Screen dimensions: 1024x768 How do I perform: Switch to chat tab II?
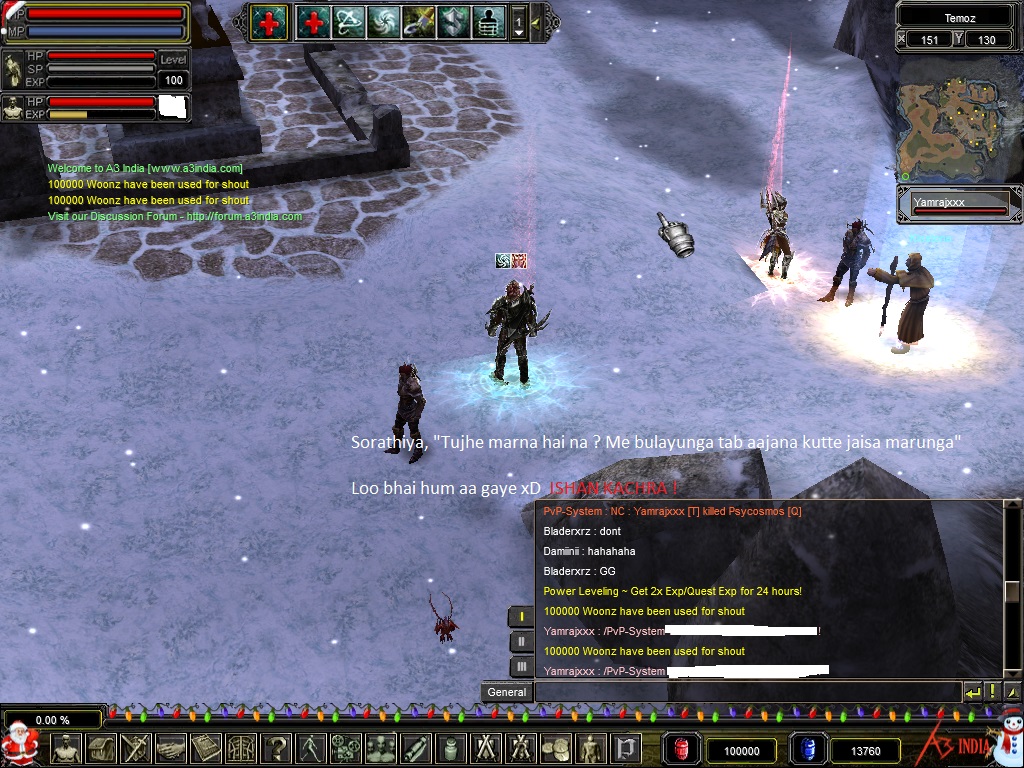521,641
